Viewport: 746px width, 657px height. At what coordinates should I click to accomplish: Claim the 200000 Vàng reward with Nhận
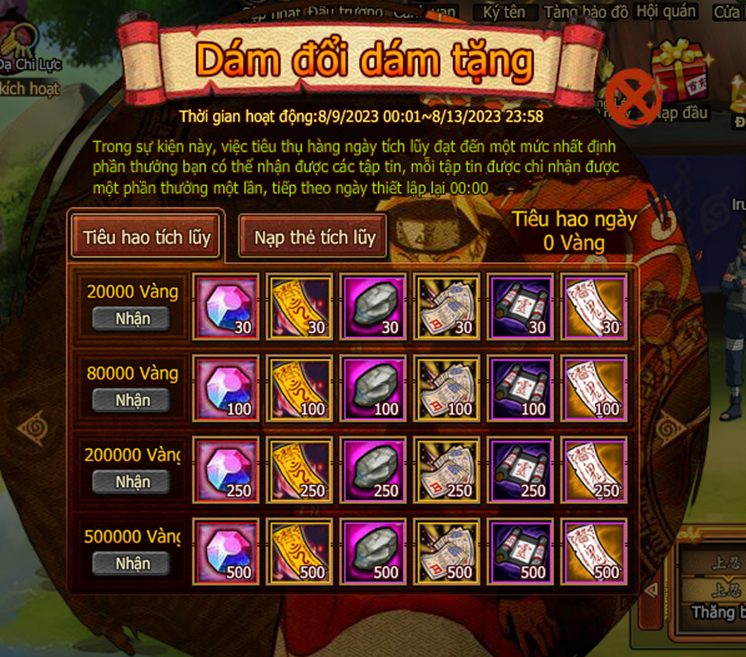[x=132, y=481]
